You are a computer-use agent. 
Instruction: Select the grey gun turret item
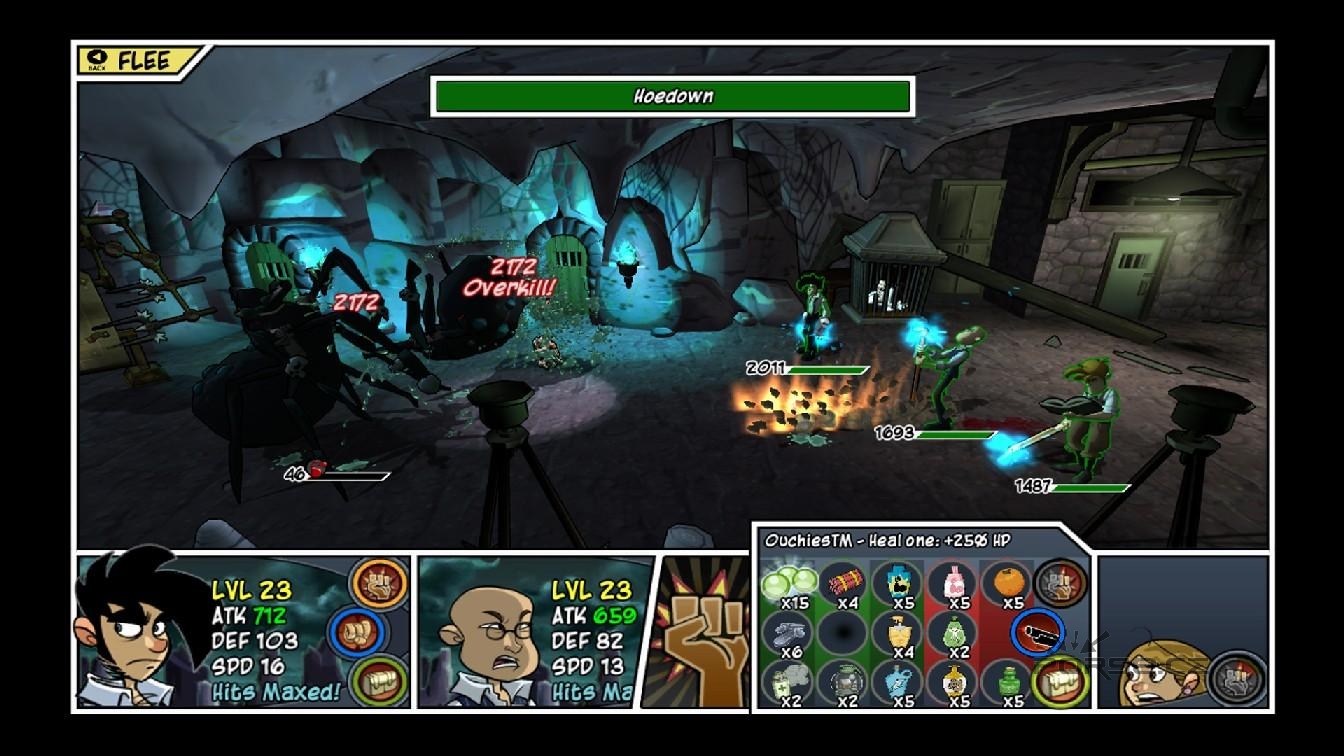(x=790, y=631)
